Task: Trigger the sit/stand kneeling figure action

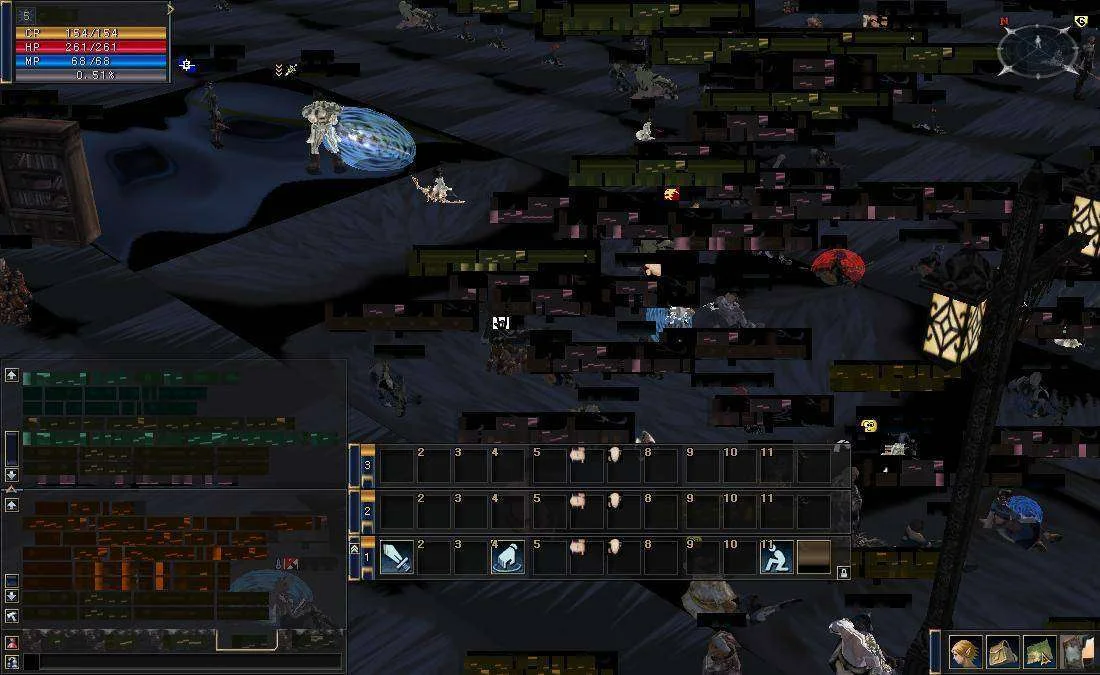Action: tap(777, 557)
